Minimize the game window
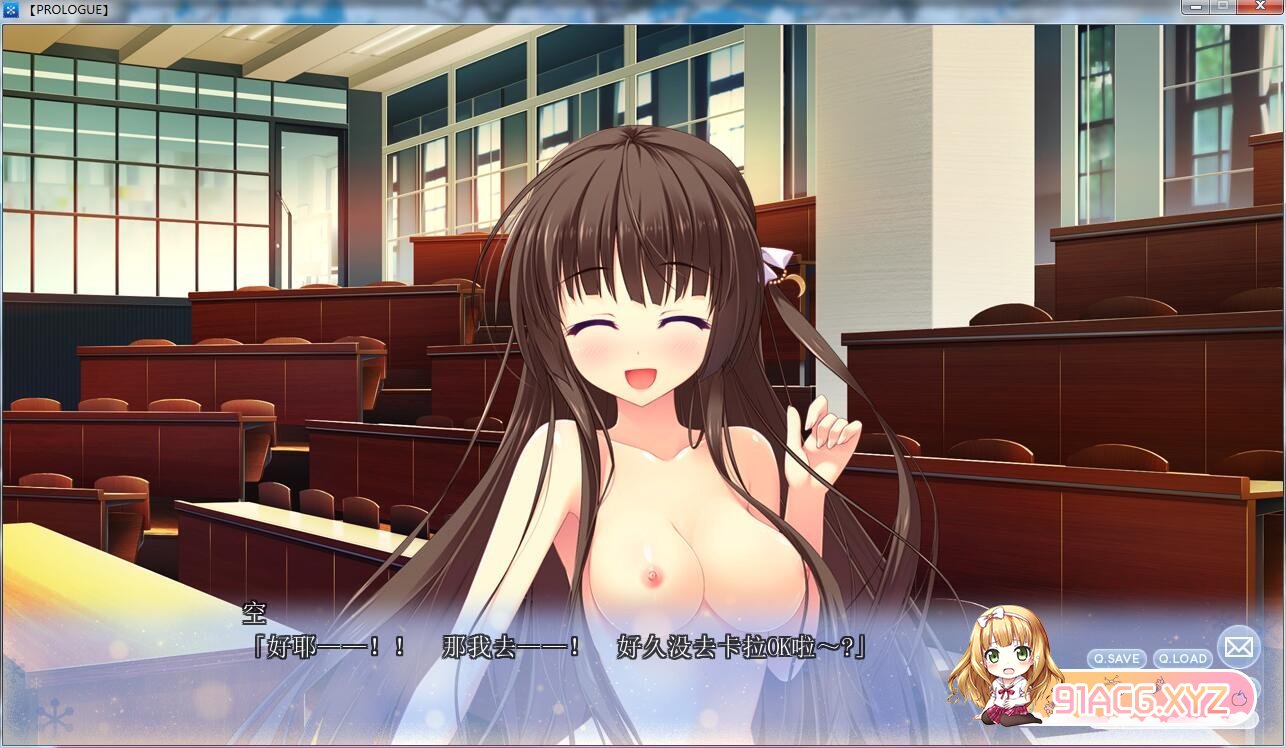The width and height of the screenshot is (1286, 748). click(x=1194, y=8)
